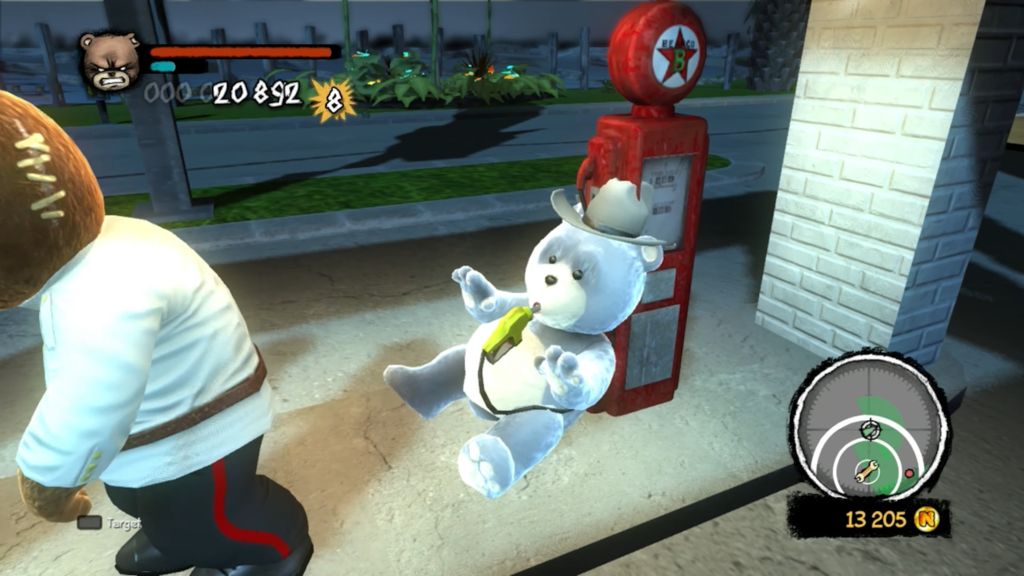Click the crosshair target marker on the minimap

868,430
